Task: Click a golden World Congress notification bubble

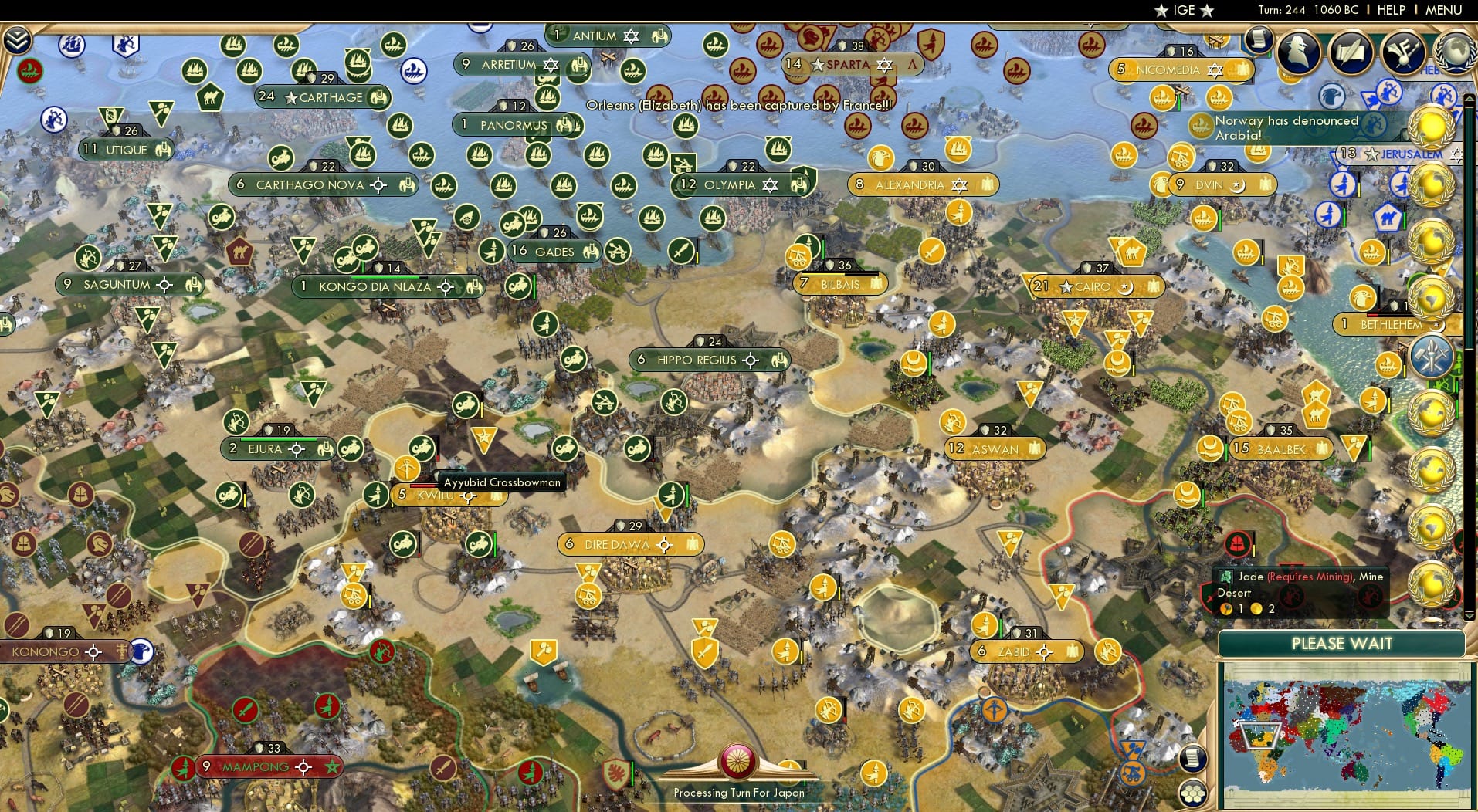Action: [x=1430, y=127]
